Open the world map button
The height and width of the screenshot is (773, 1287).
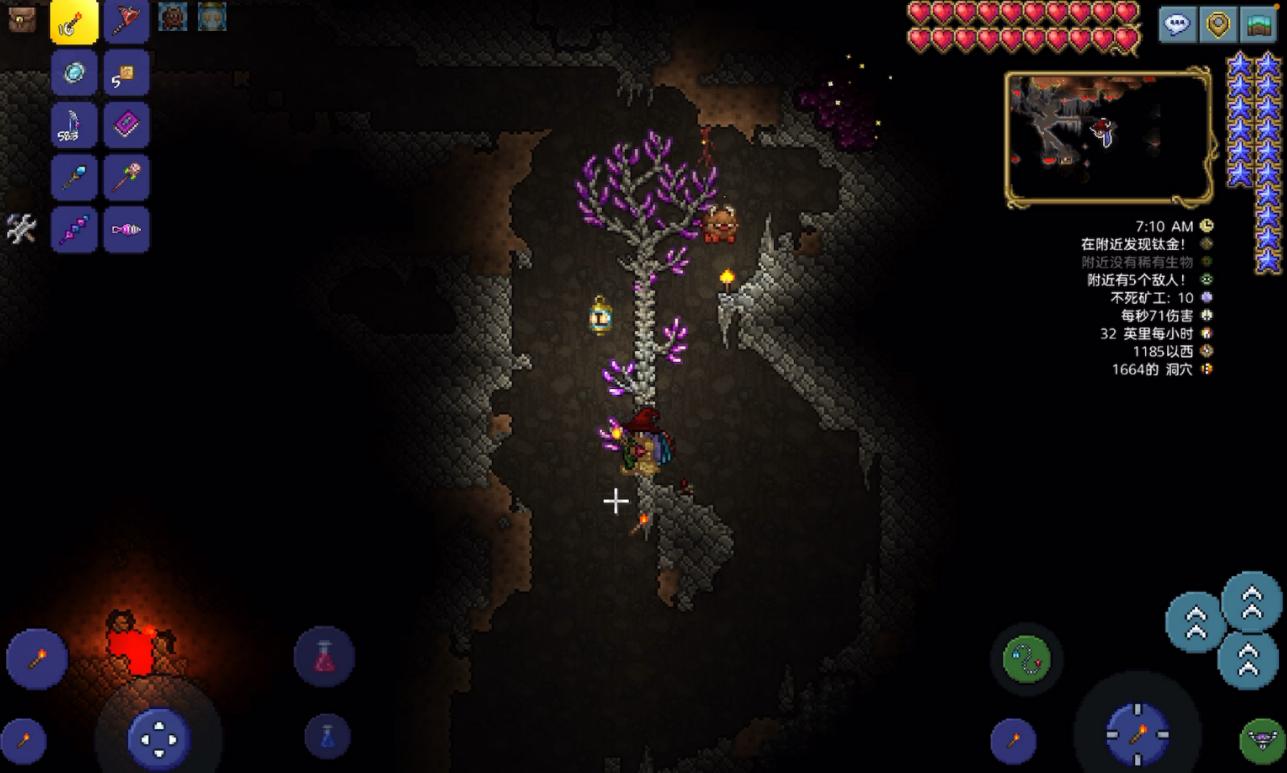pos(1258,24)
